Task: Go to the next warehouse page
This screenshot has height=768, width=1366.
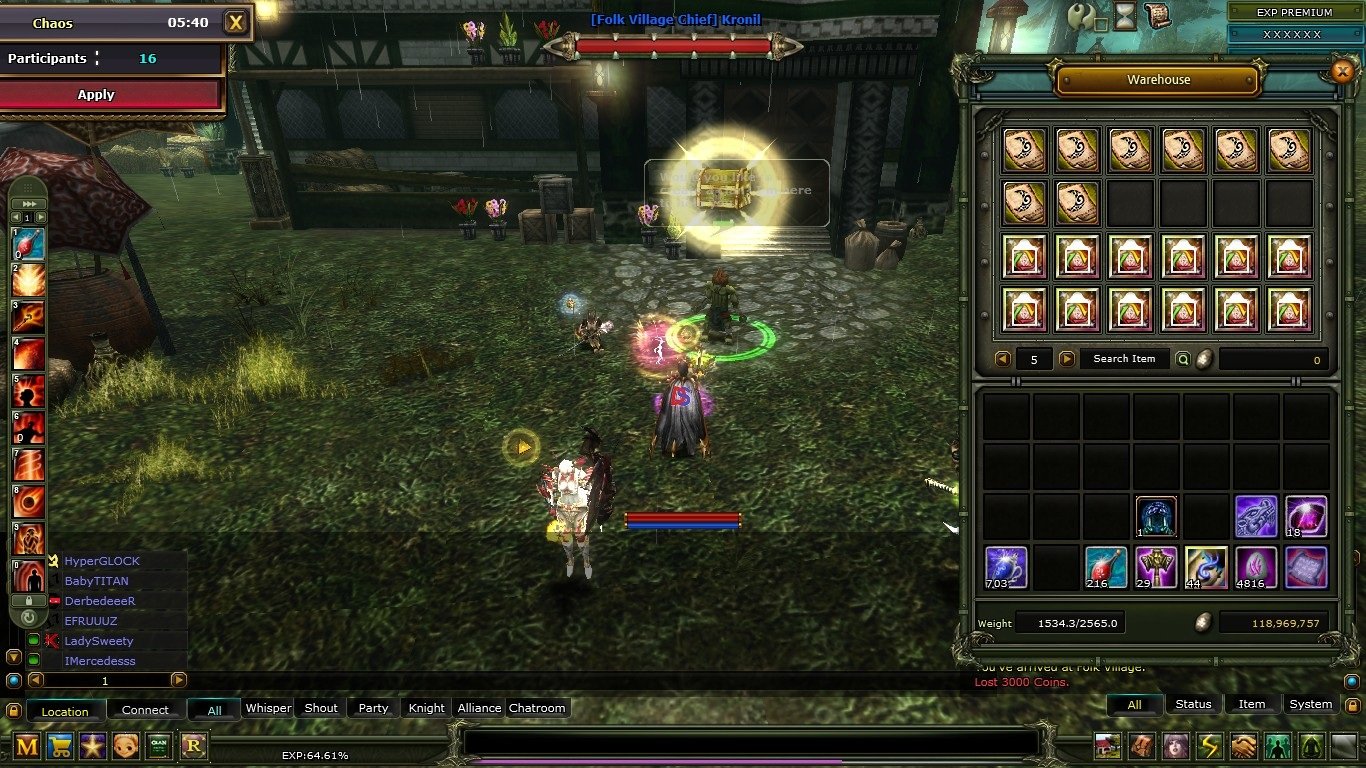Action: pos(1067,359)
